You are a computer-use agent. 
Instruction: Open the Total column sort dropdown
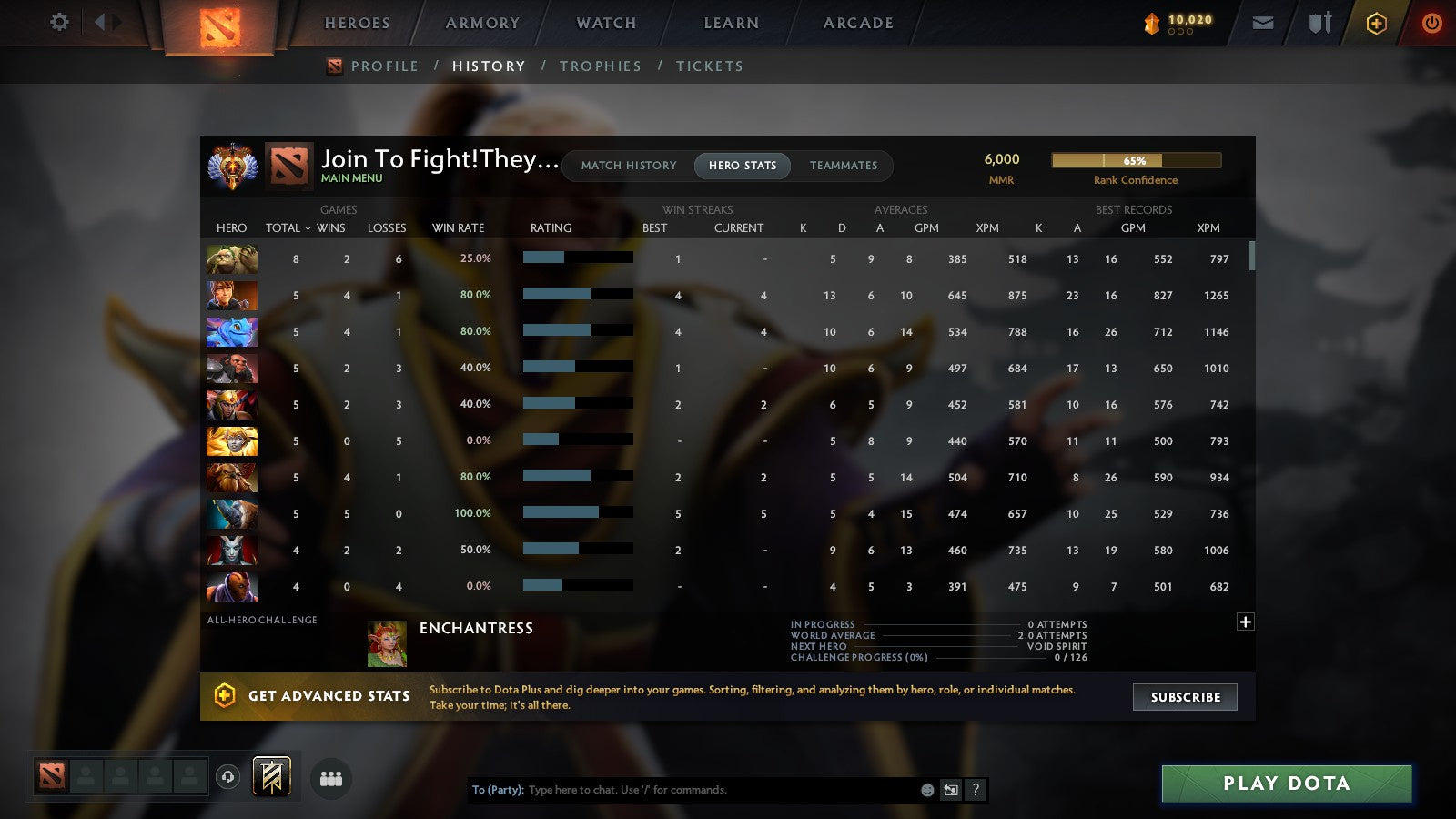[x=285, y=228]
